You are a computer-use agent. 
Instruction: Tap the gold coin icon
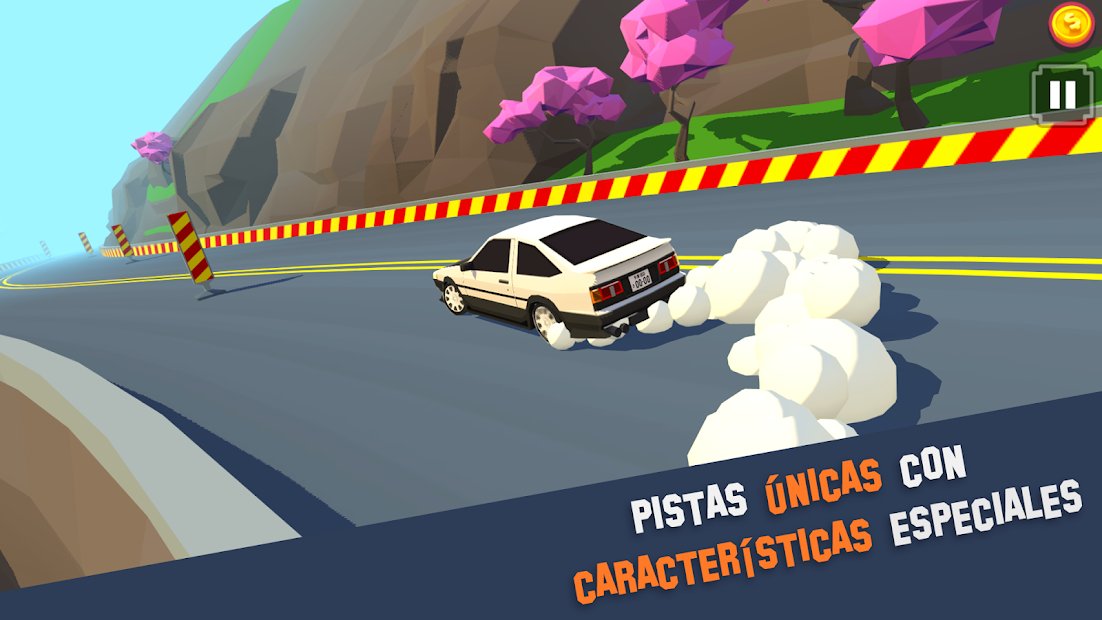pyautogui.click(x=1072, y=25)
